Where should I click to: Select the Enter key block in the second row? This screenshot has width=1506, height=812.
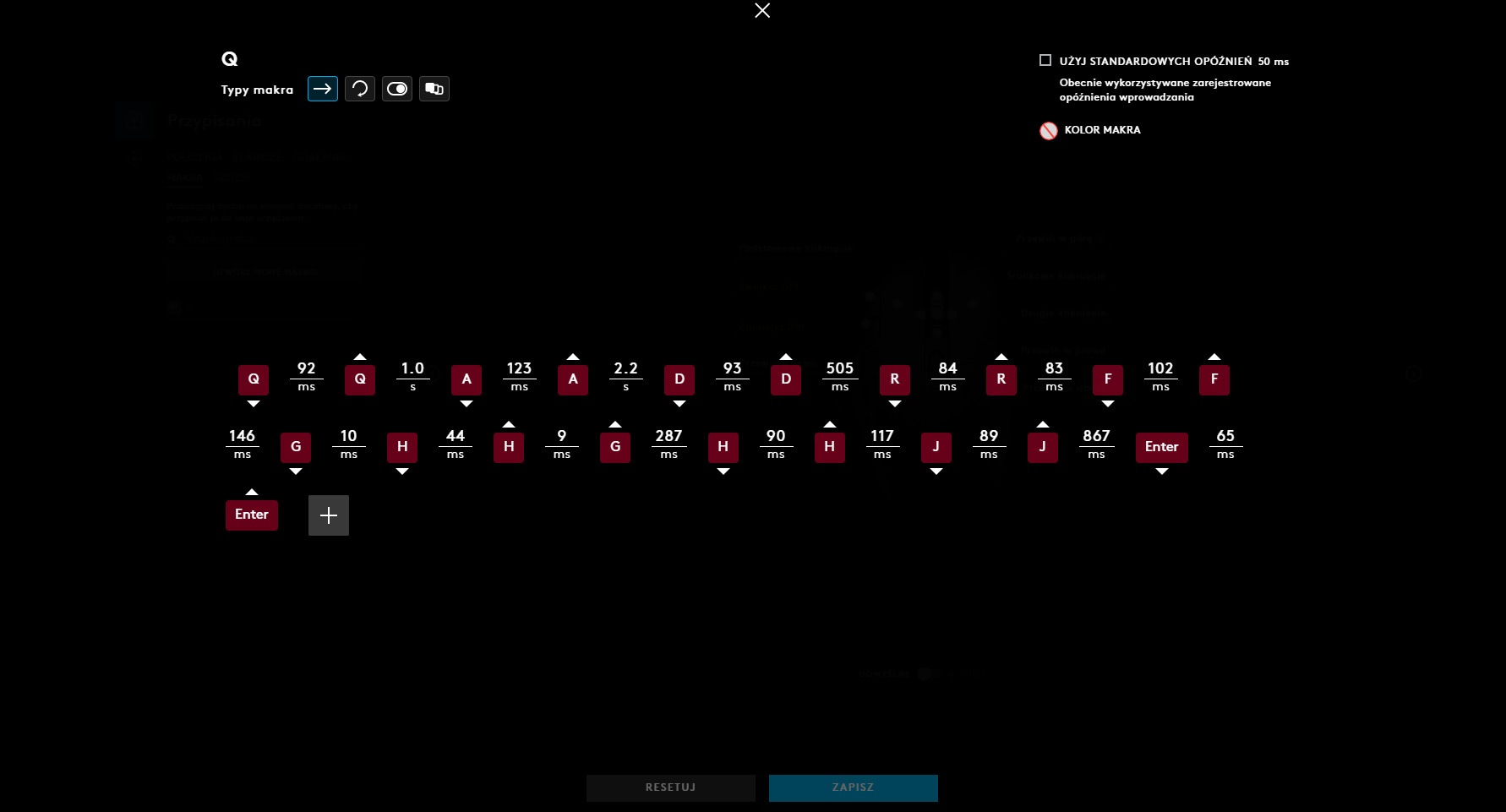click(x=1161, y=448)
